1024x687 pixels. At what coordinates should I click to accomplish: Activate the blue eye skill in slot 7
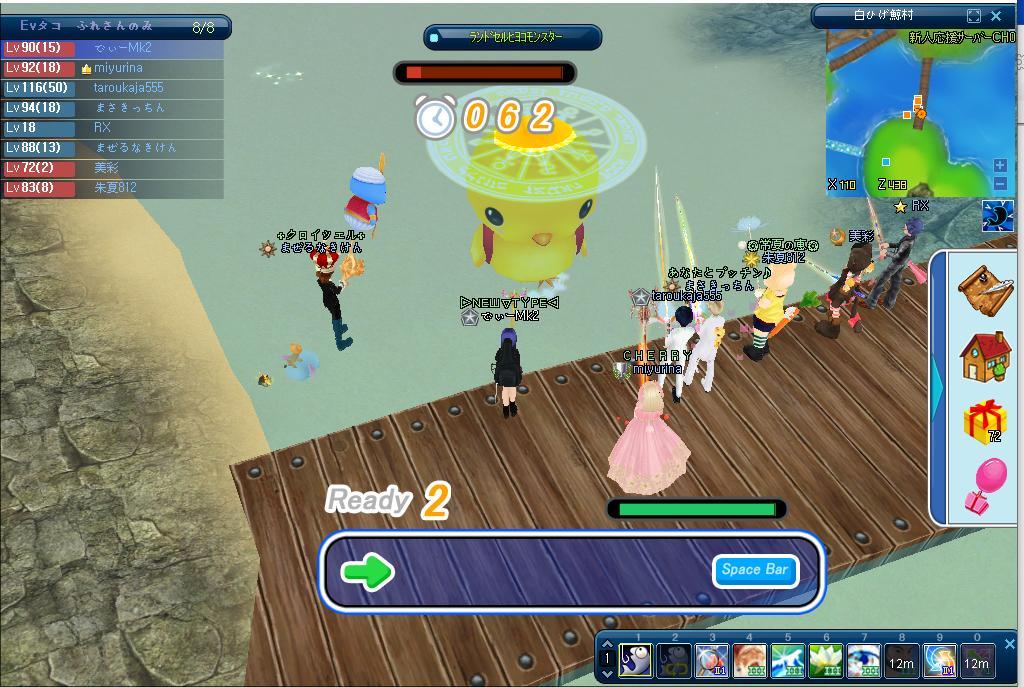tap(864, 660)
